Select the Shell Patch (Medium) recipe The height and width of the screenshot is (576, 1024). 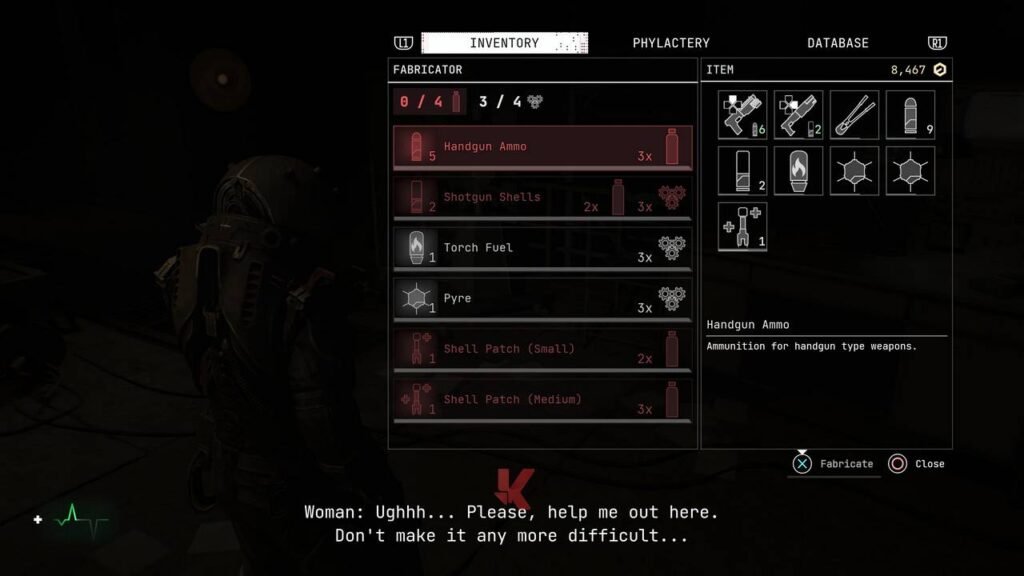click(542, 400)
